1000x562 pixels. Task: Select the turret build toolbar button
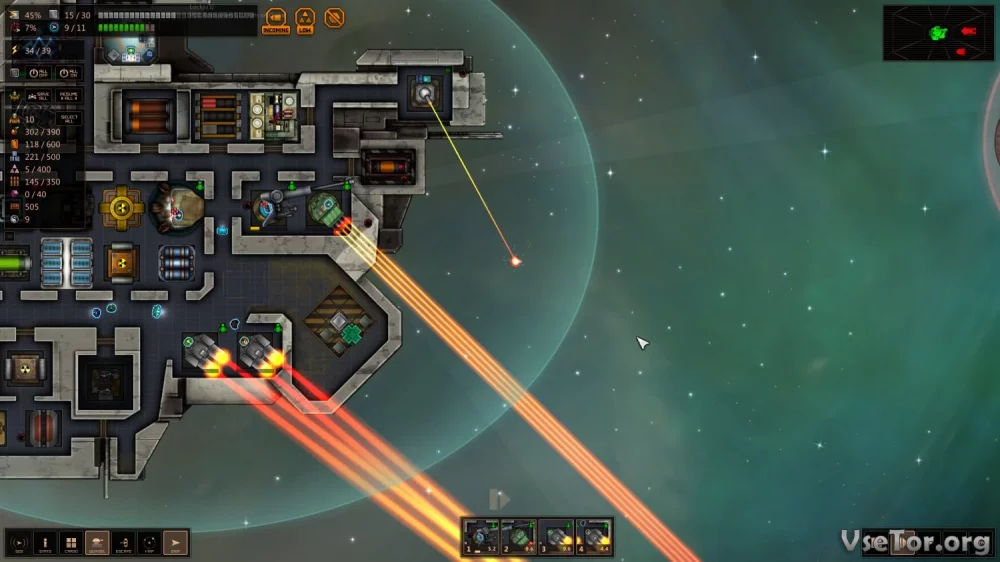(97, 543)
